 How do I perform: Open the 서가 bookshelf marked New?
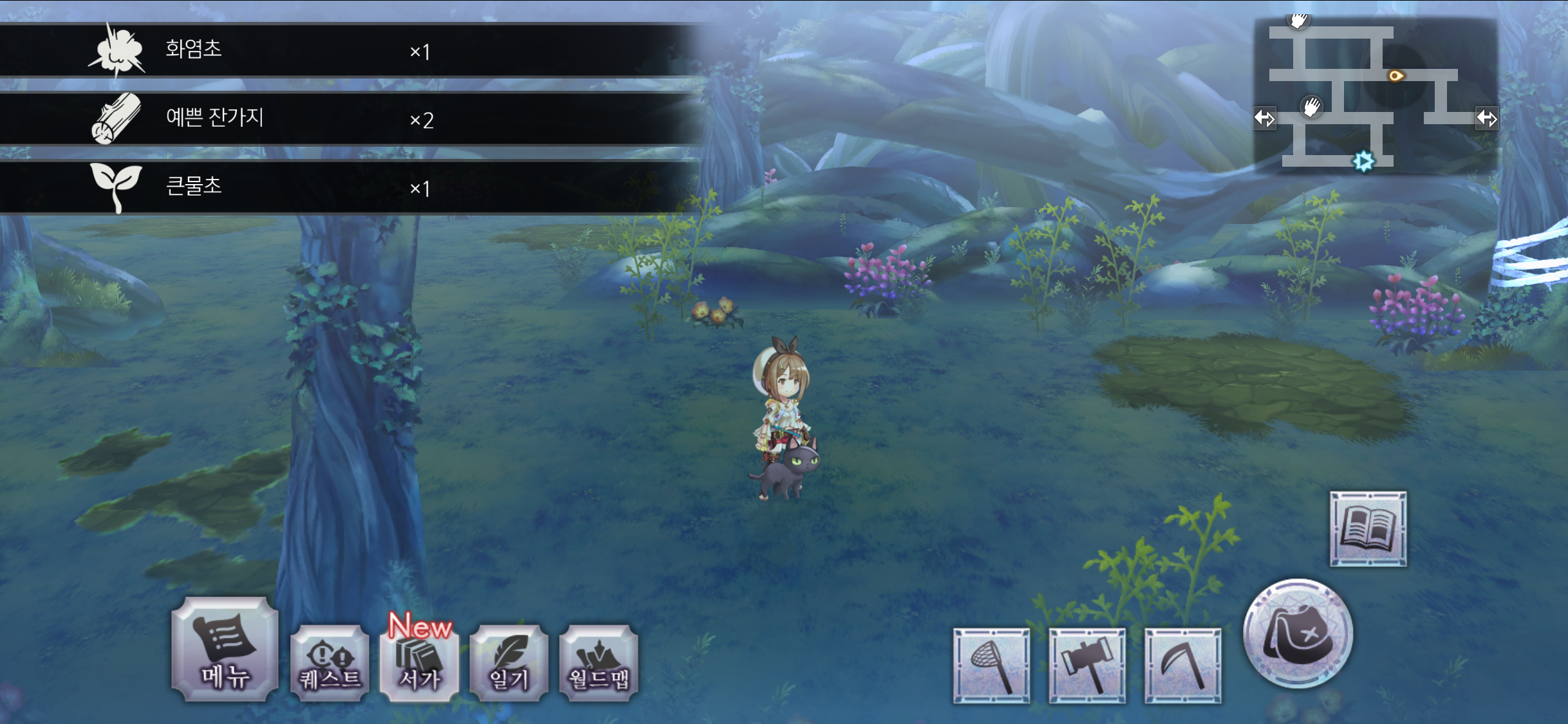point(419,662)
